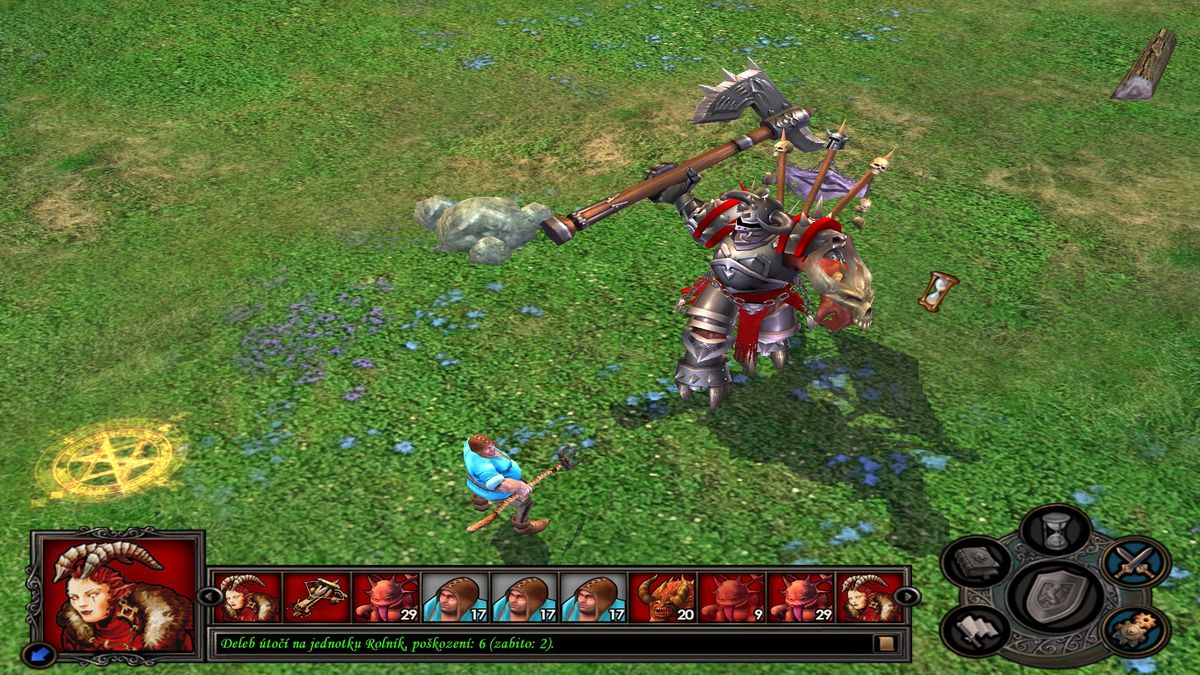This screenshot has height=675, width=1200.
Task: Choose the hourglass wait command
Action: coord(1057,528)
